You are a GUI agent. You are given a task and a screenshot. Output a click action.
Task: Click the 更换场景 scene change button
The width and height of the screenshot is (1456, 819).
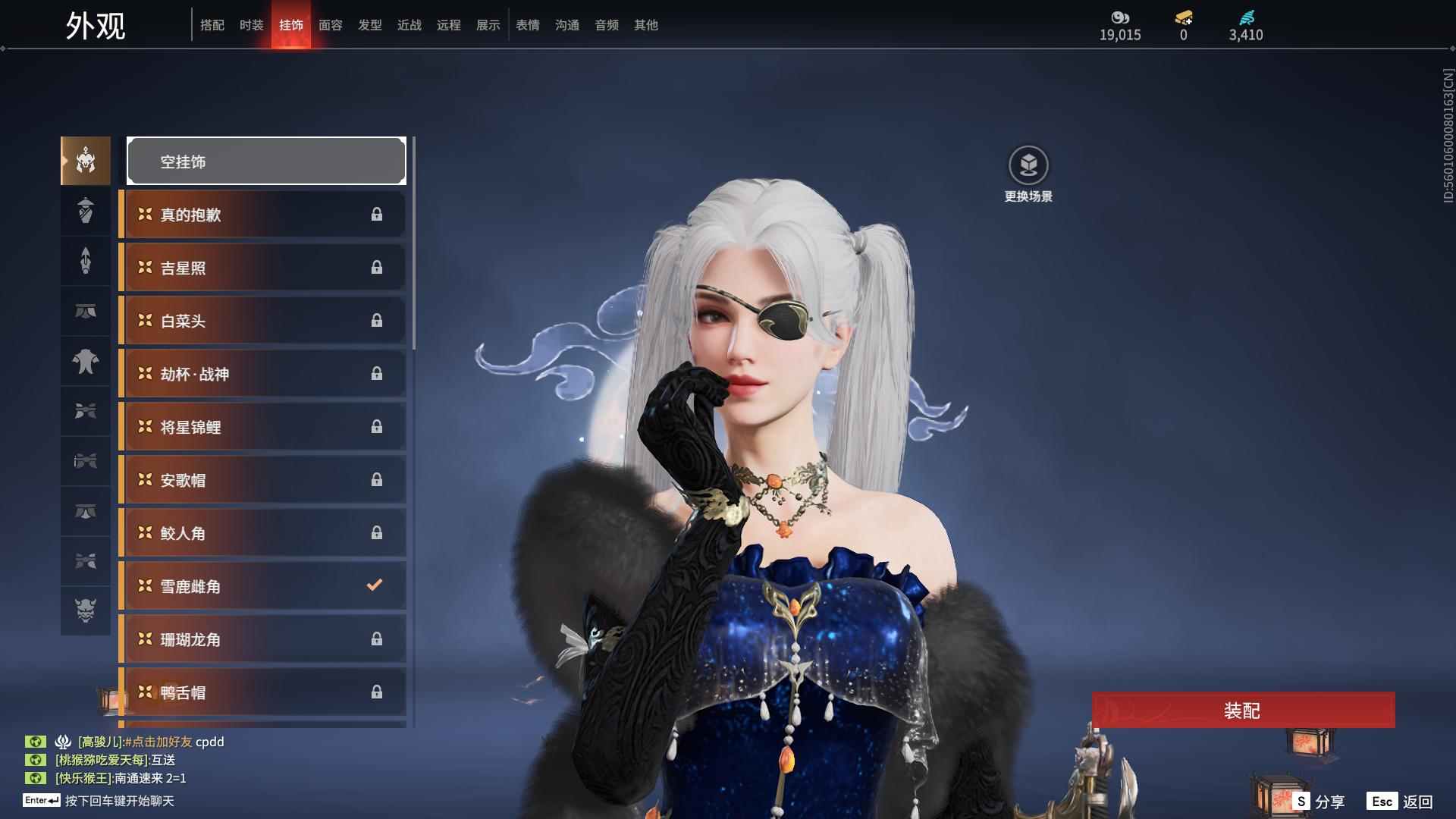click(1028, 174)
